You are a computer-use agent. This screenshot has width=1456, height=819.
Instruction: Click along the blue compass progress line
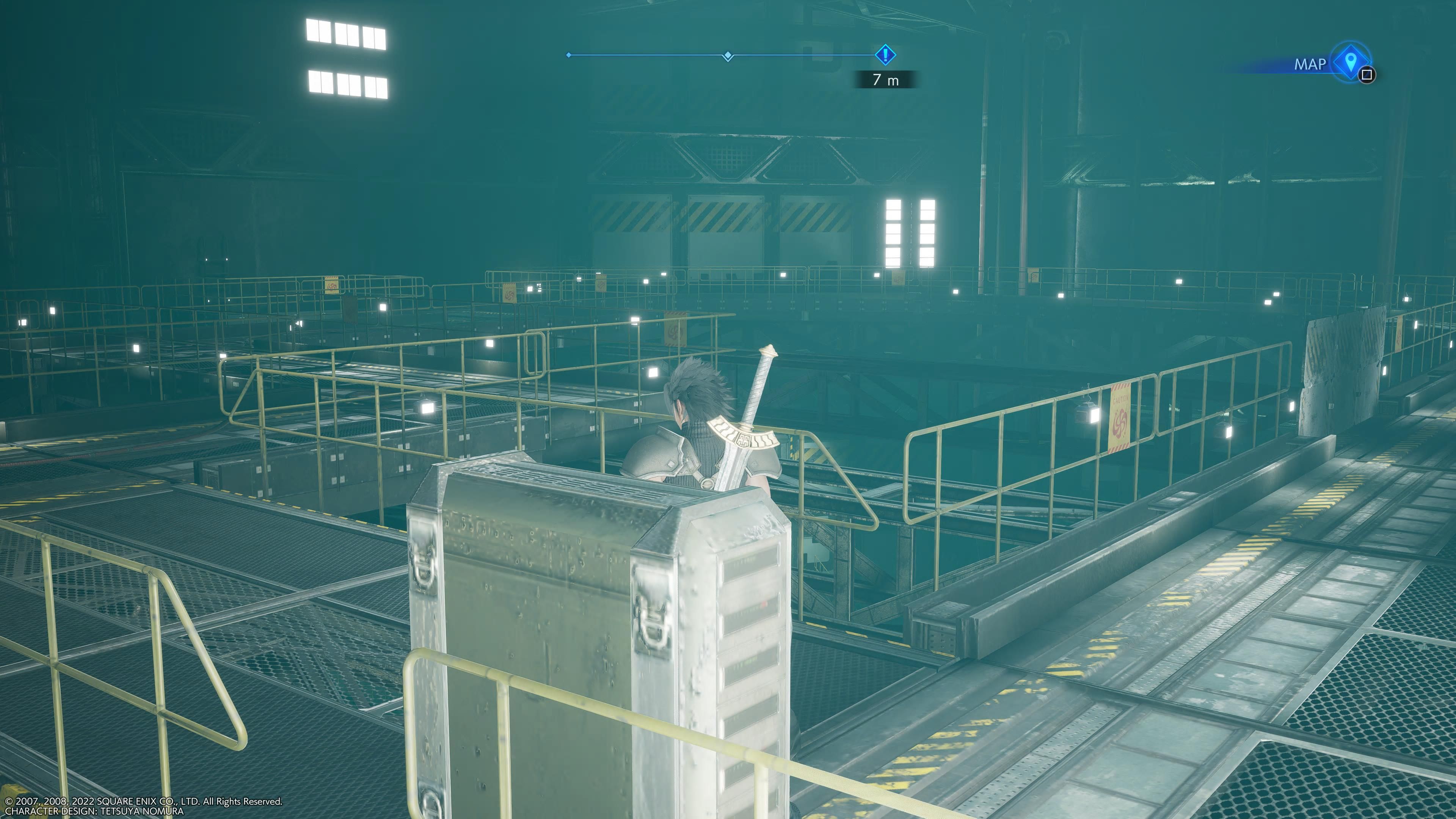tap(650, 54)
